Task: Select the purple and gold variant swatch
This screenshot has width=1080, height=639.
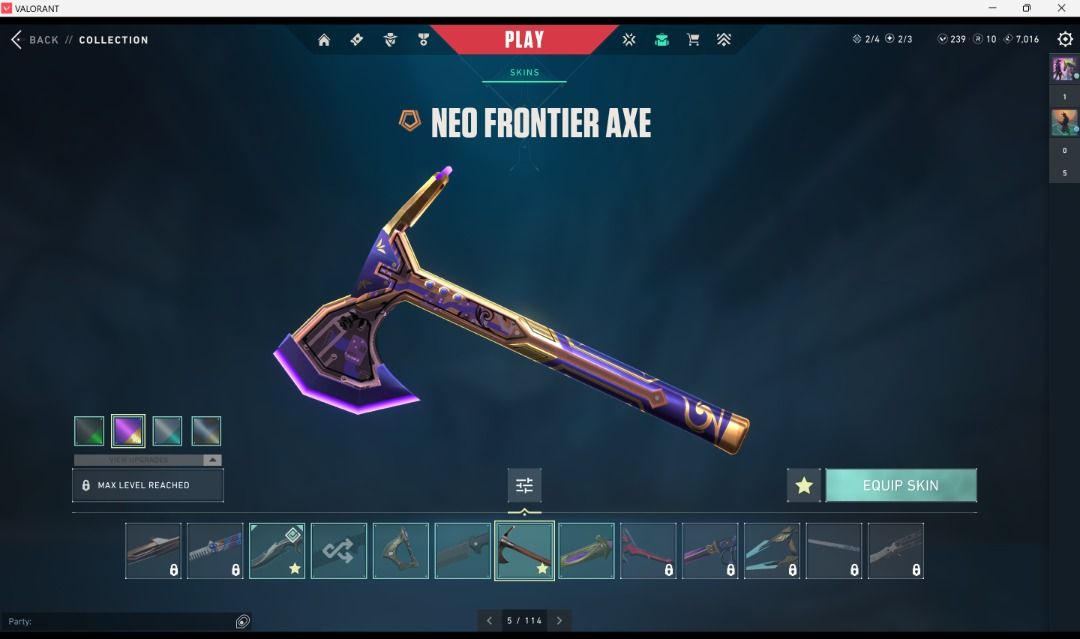Action: (128, 431)
